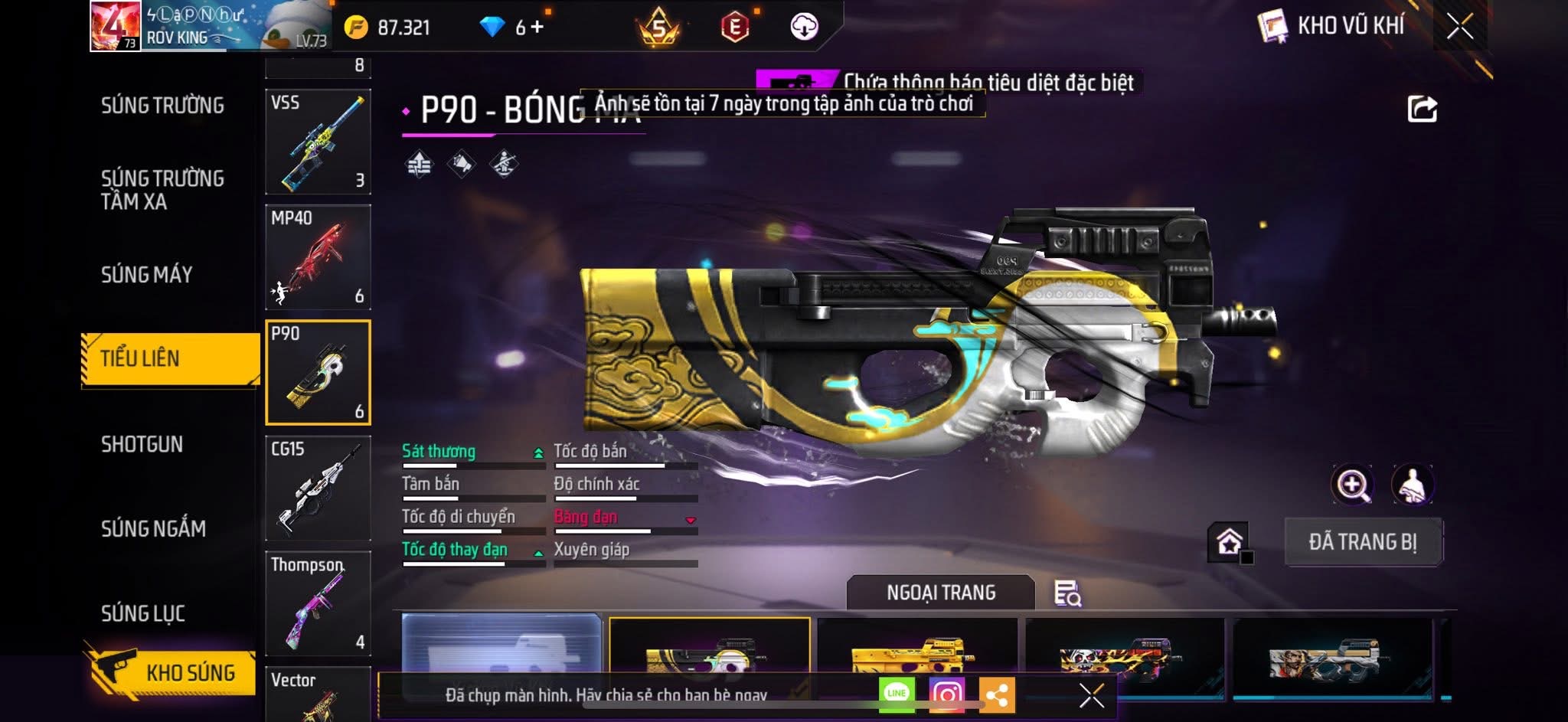Viewport: 1568px width, 722px height.
Task: Select the VSS weapon tile
Action: click(x=318, y=142)
